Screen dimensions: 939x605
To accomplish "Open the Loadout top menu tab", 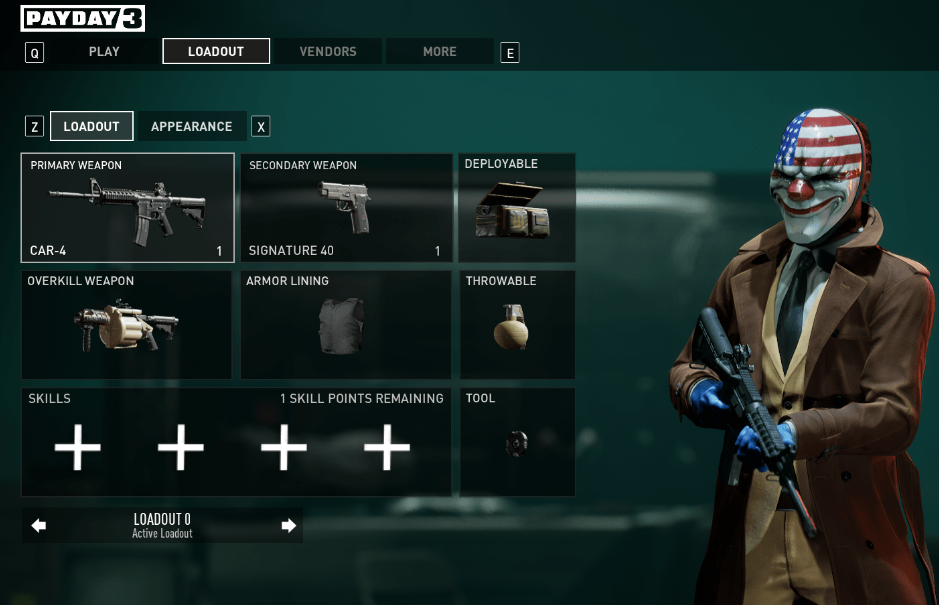I will pyautogui.click(x=216, y=51).
